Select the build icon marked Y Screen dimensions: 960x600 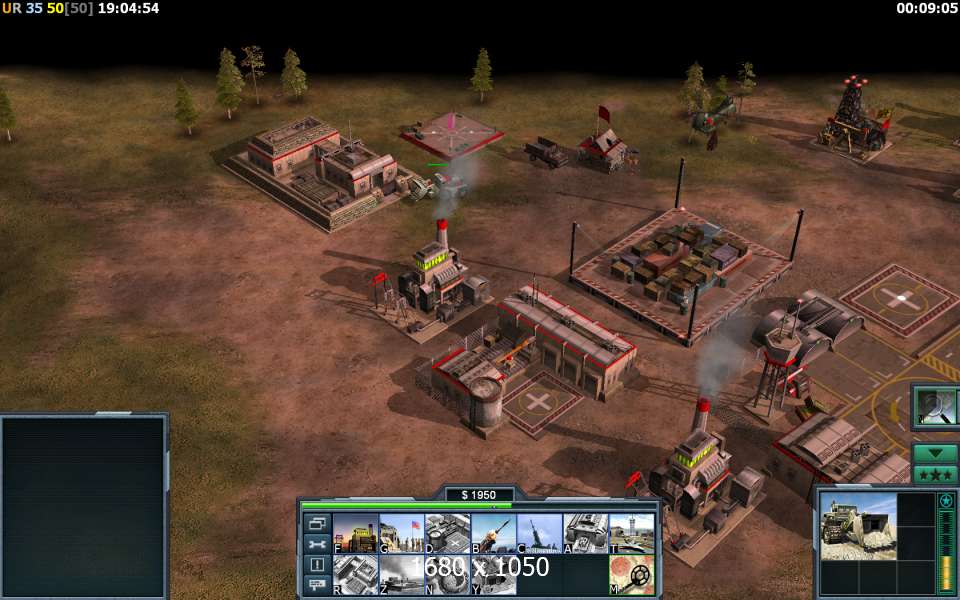tap(493, 575)
